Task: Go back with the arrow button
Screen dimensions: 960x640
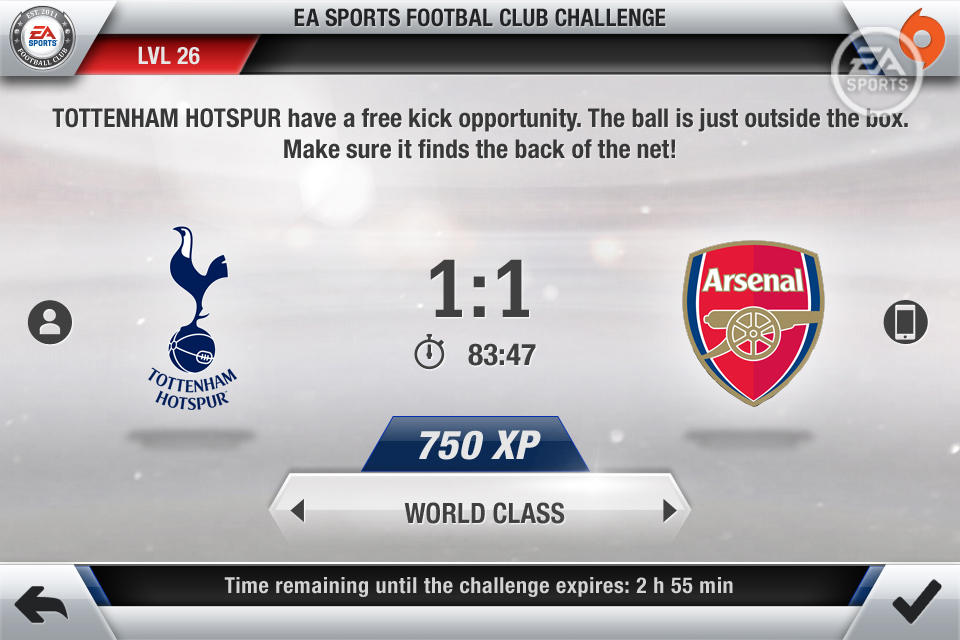Action: [x=41, y=603]
